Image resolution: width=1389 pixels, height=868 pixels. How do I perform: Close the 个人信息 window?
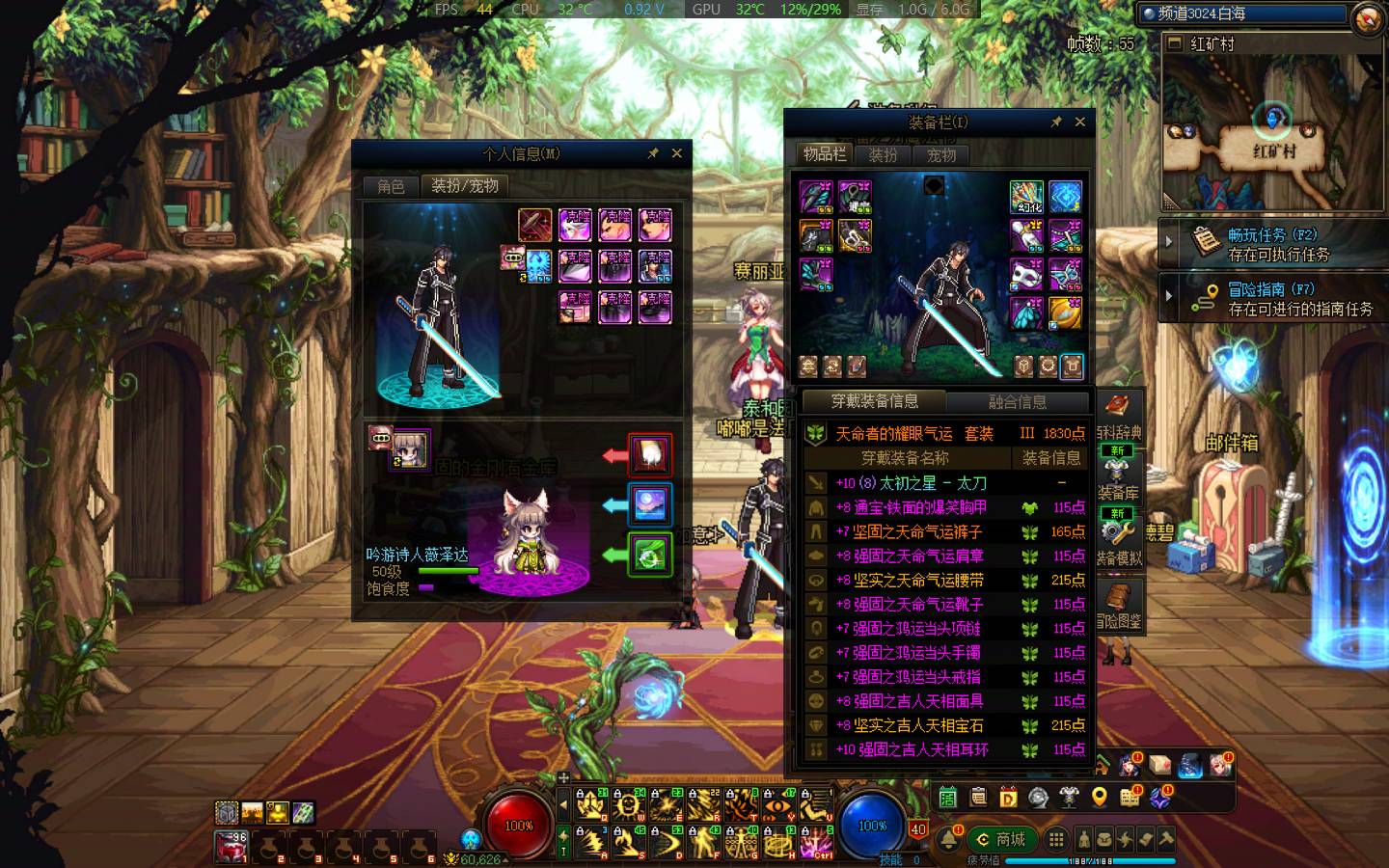point(677,153)
